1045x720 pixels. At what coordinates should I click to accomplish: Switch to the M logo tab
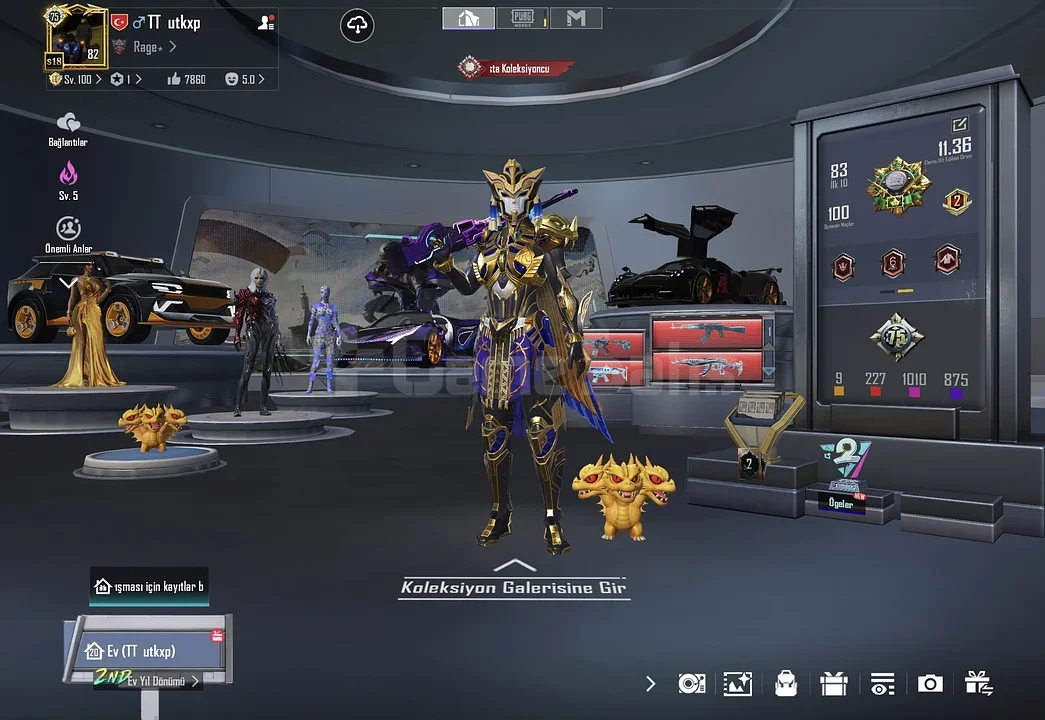(576, 18)
